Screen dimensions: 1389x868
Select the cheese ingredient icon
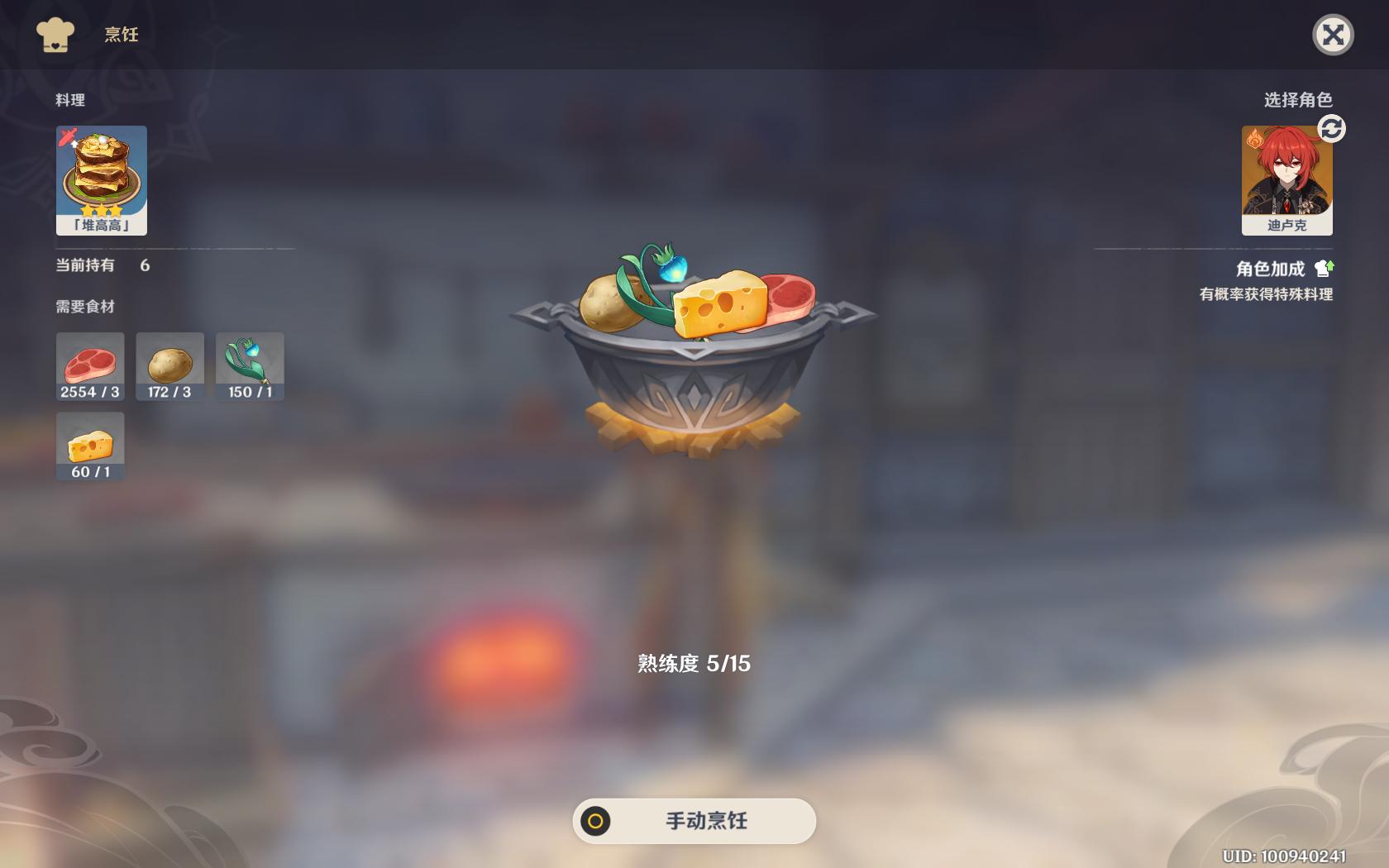(89, 445)
